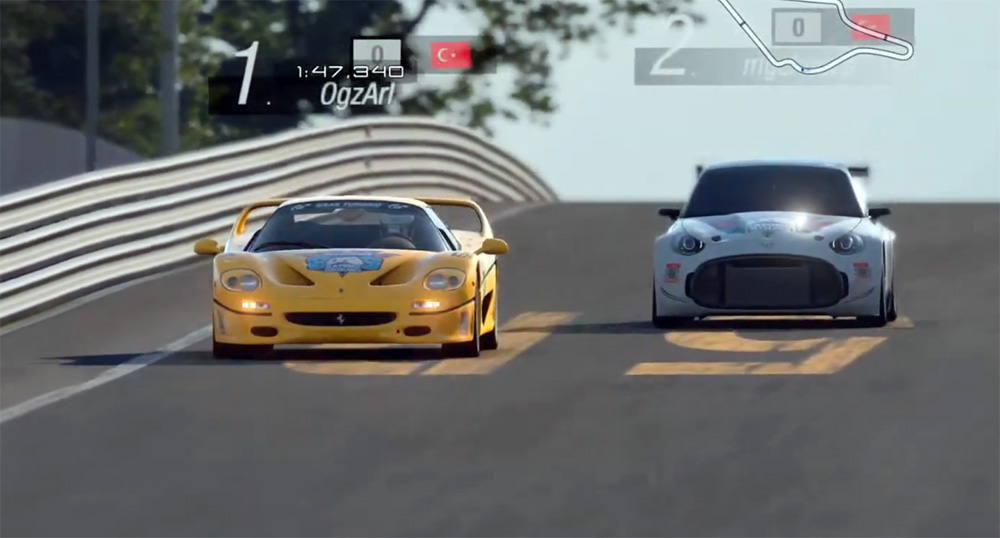Open the track layout map outline

[x=834, y=38]
